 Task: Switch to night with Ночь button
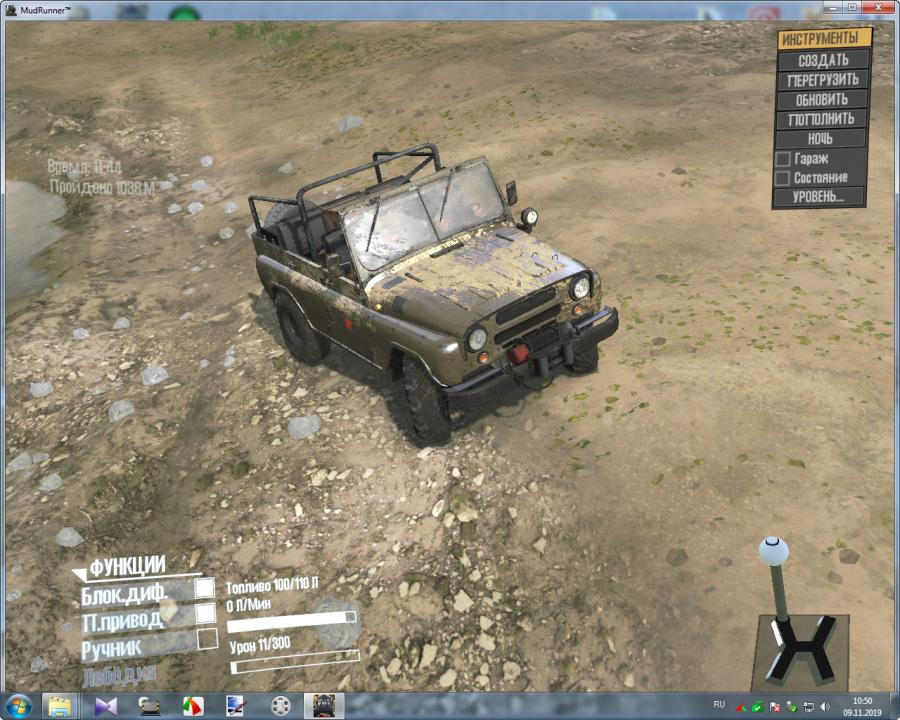click(x=820, y=139)
